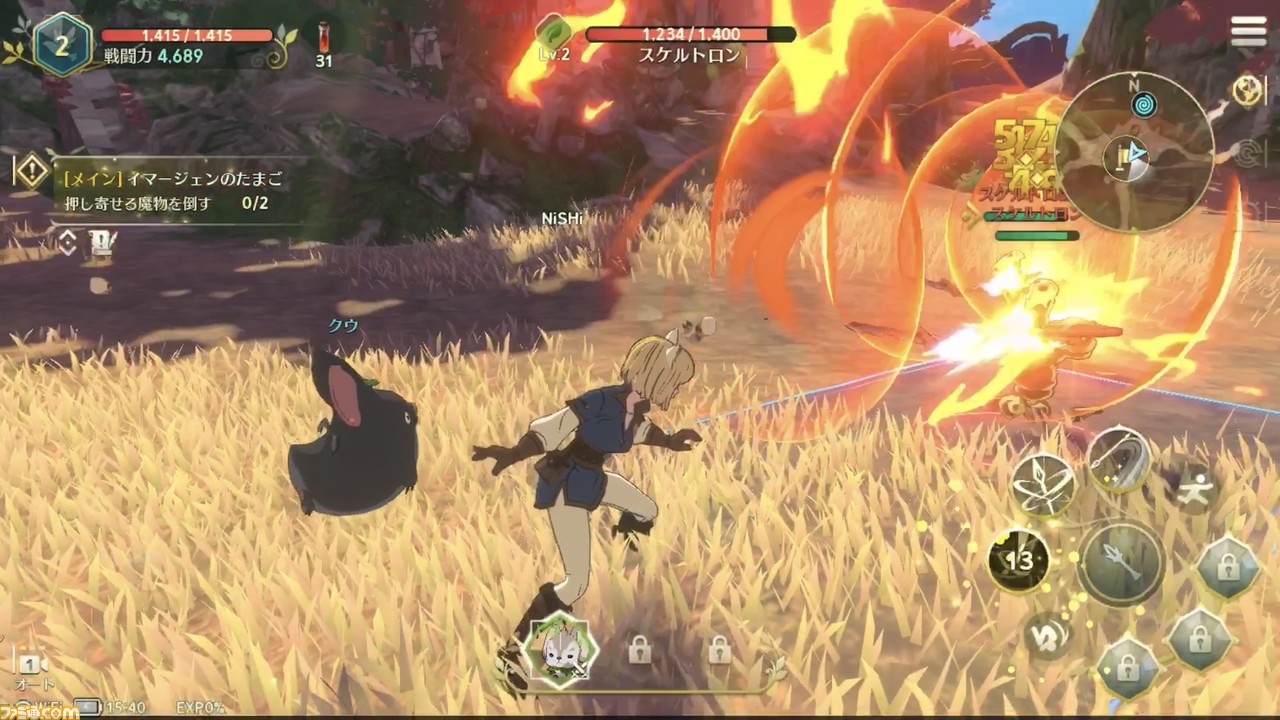This screenshot has height=720, width=1280.
Task: Toggle the quest list expand arrows
Action: click(67, 242)
